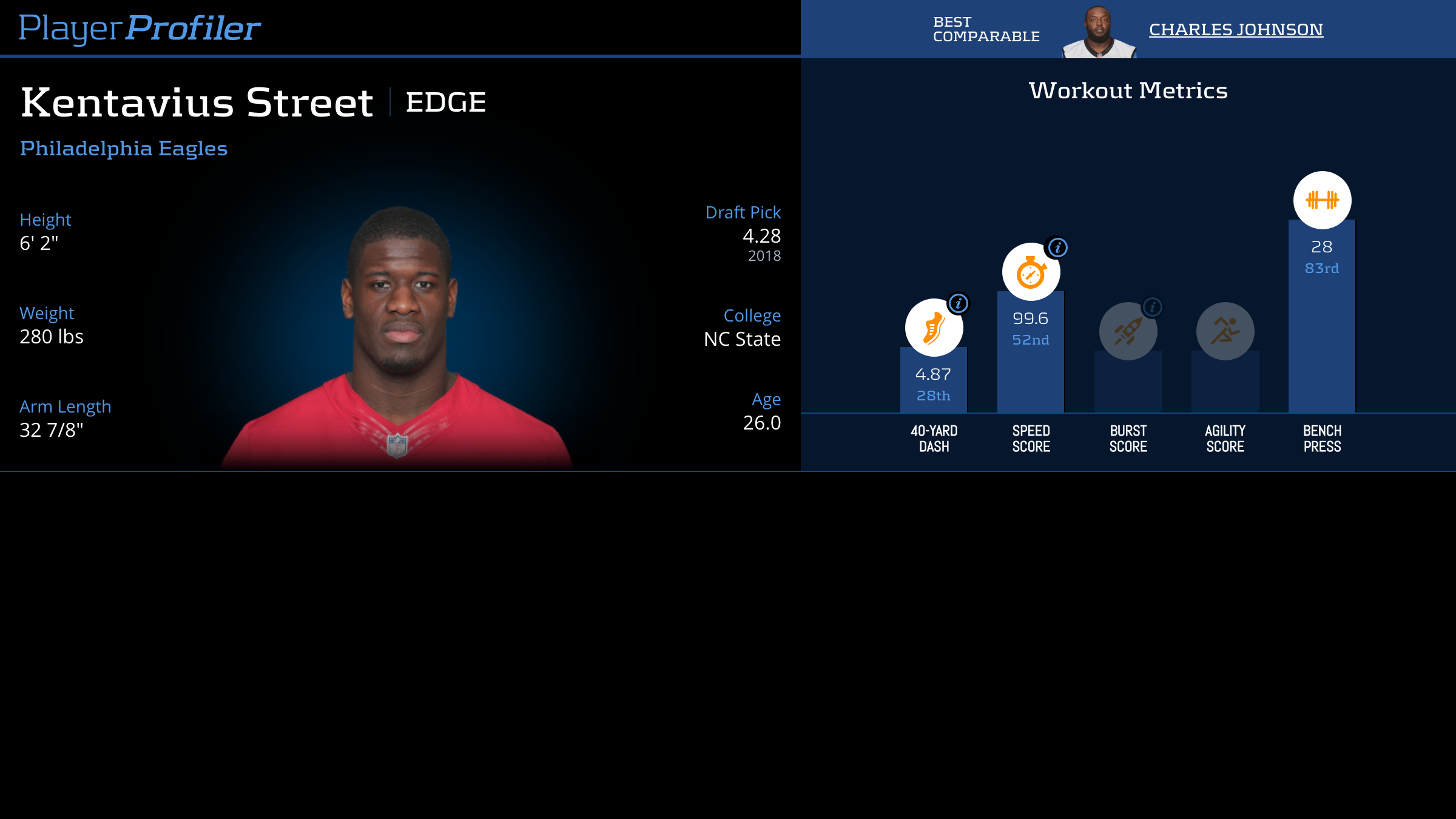Open Charles Johnson's comparable player link

click(1236, 30)
